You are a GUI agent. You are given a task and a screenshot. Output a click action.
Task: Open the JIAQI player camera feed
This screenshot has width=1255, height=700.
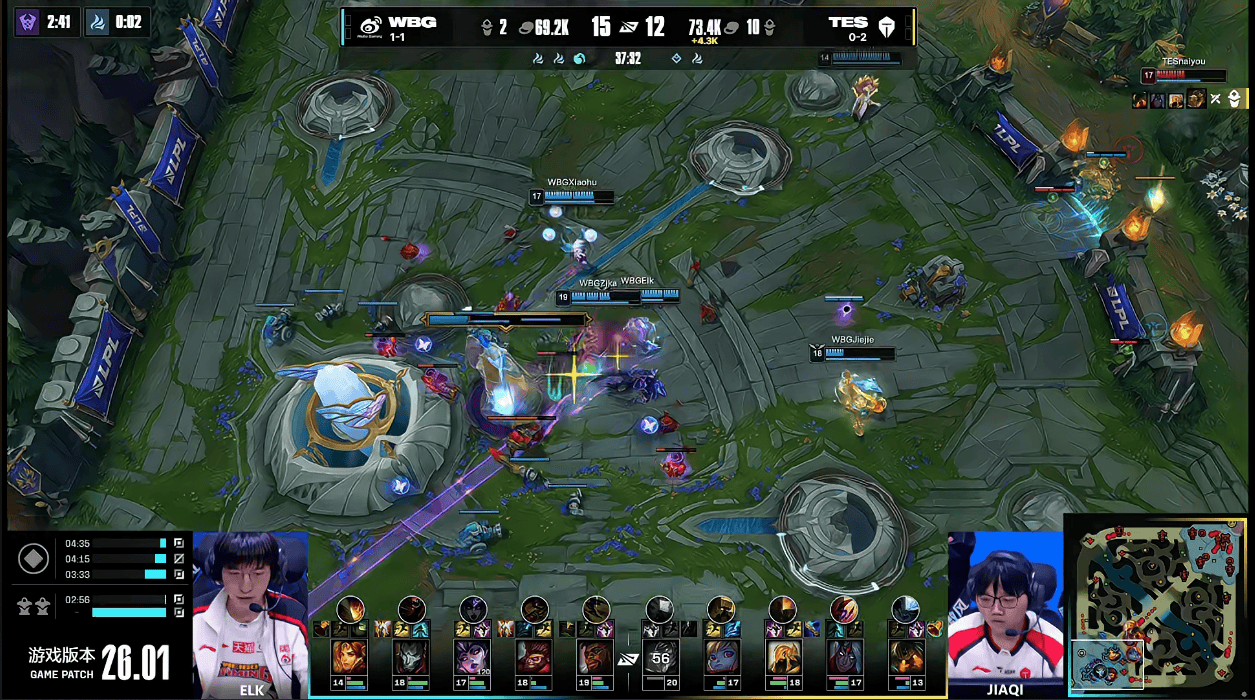1004,610
